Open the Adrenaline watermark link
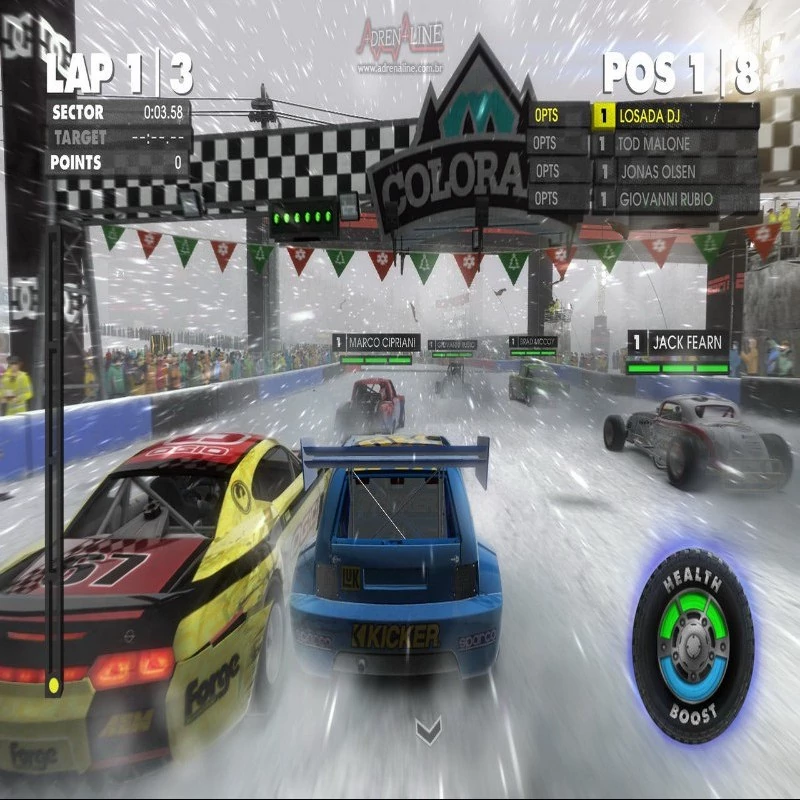The image size is (800, 800). (399, 46)
